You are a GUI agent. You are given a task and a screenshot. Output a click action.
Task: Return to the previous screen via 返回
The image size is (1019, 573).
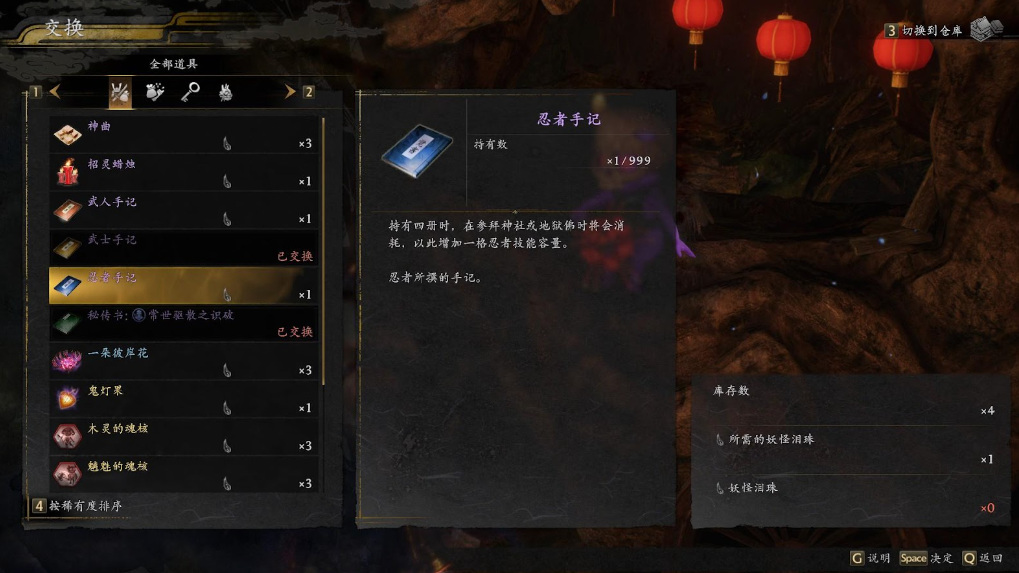[983, 558]
